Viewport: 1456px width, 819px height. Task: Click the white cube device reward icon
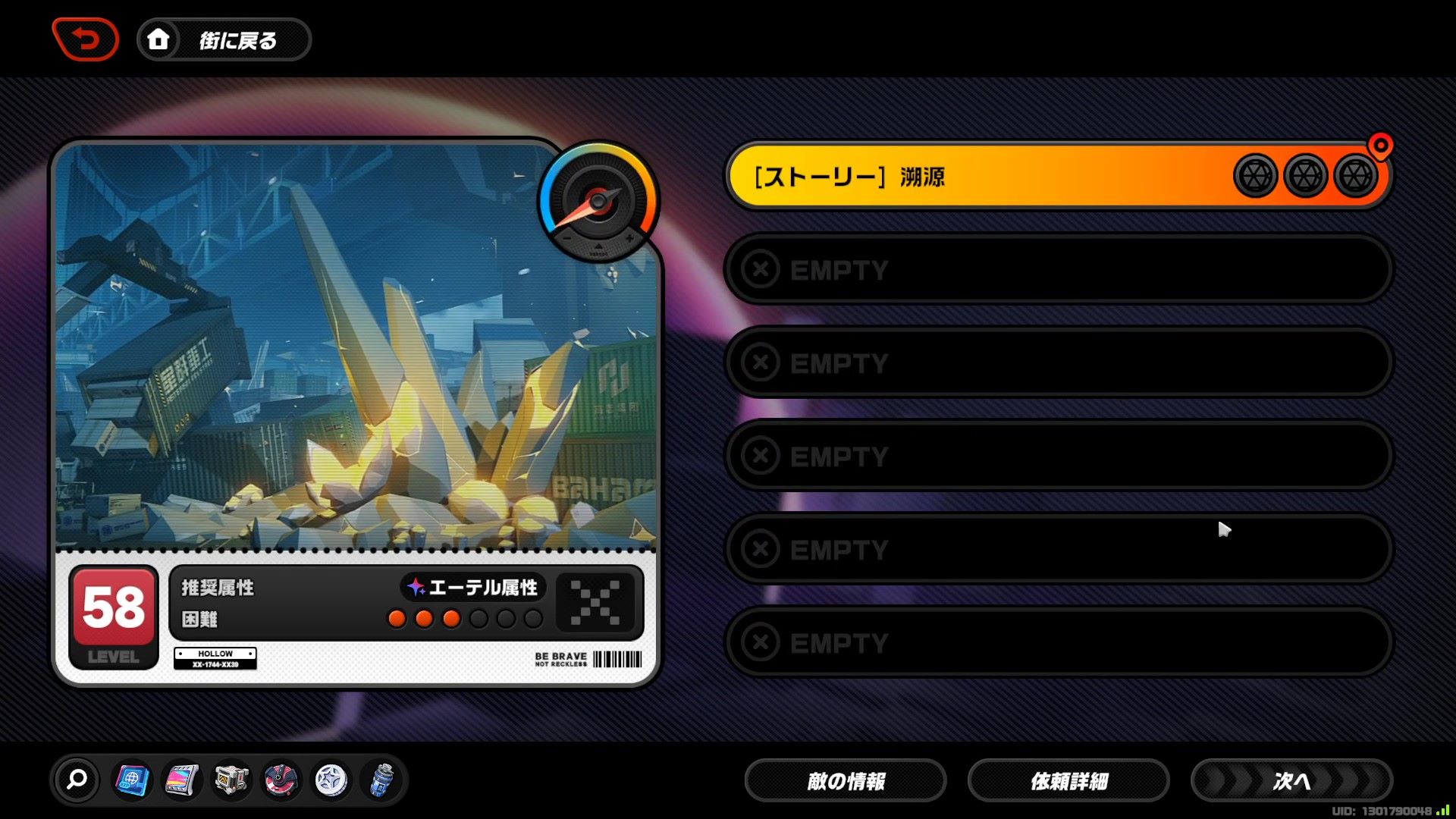point(231,780)
